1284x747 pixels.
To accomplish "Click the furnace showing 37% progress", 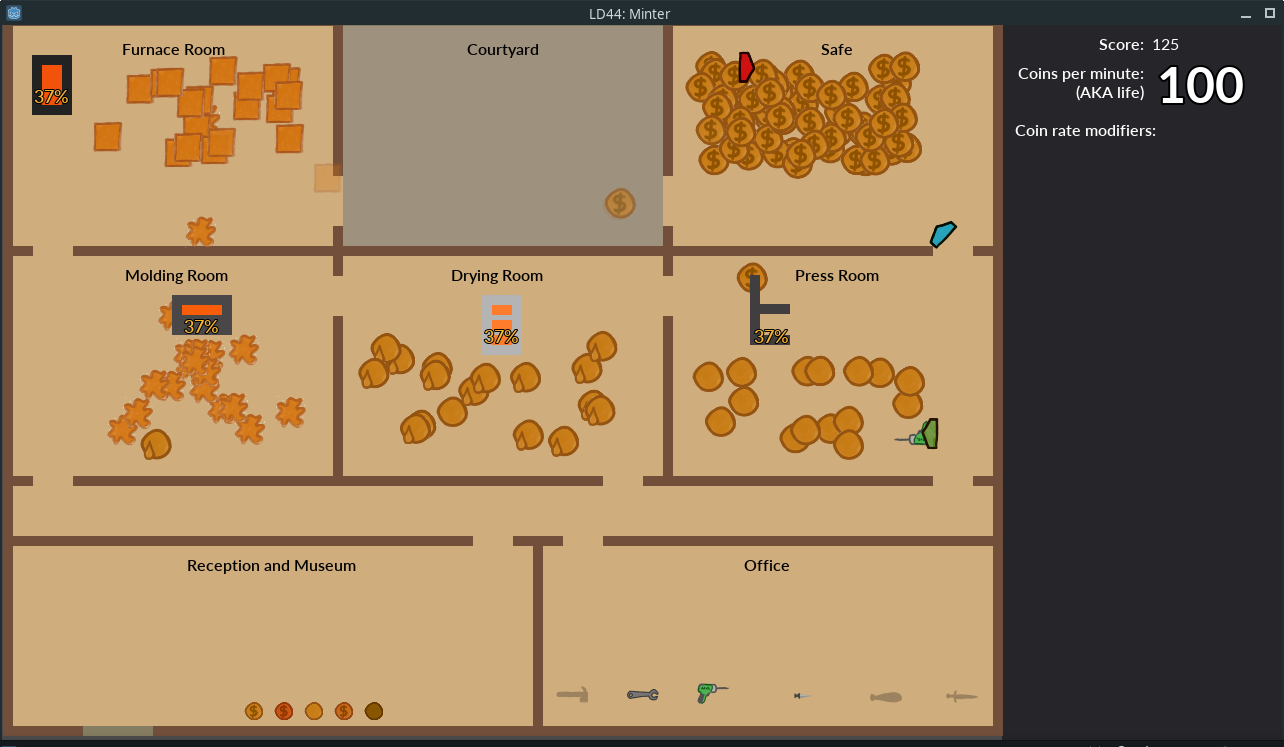I will tap(51, 85).
